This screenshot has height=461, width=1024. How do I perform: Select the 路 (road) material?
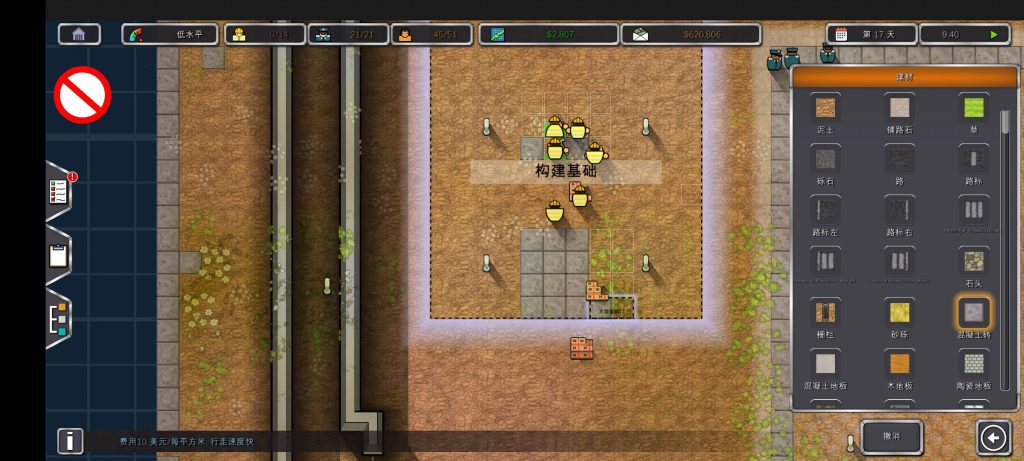pyautogui.click(x=899, y=160)
